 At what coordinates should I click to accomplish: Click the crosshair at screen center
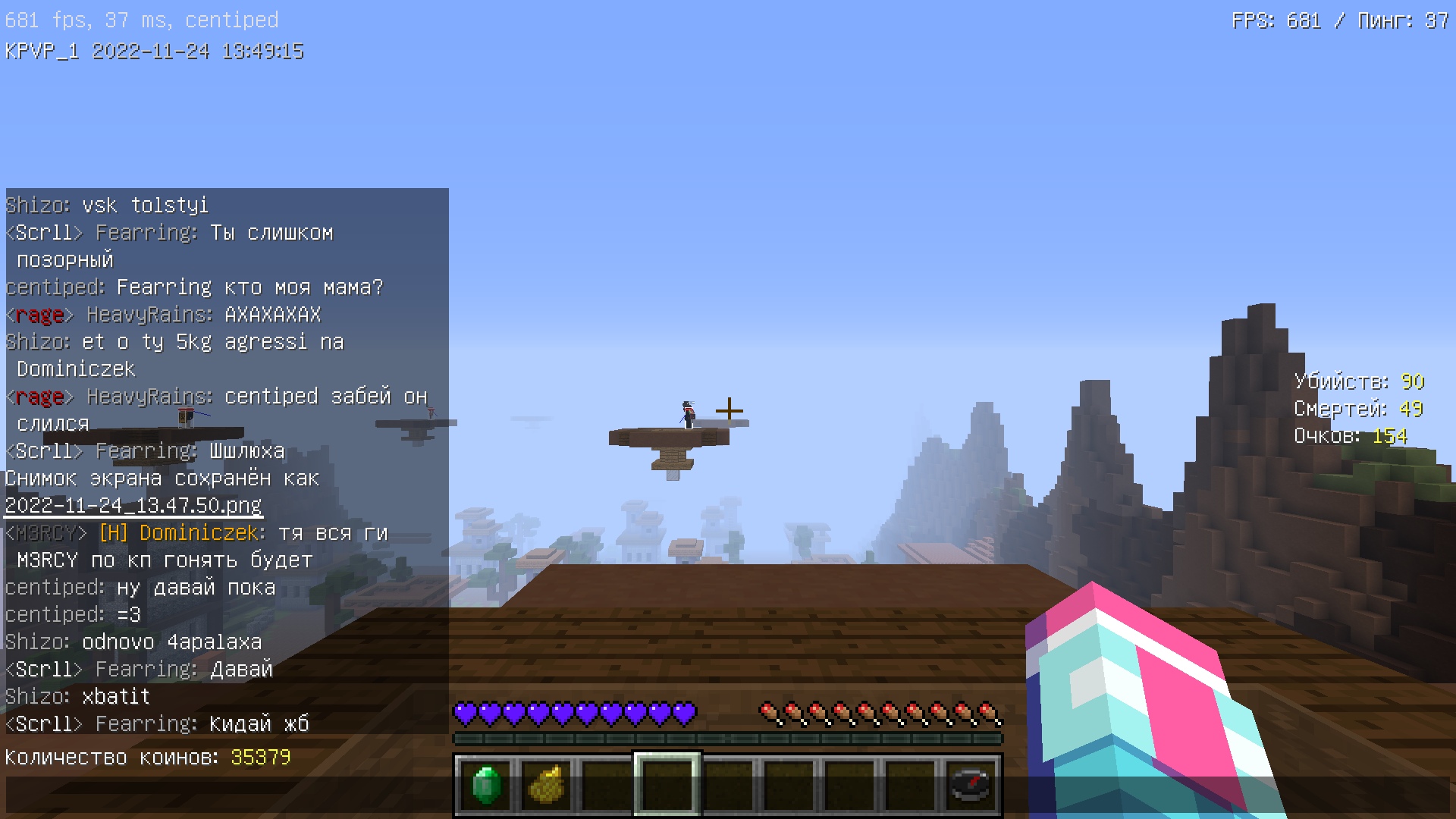pyautogui.click(x=728, y=409)
